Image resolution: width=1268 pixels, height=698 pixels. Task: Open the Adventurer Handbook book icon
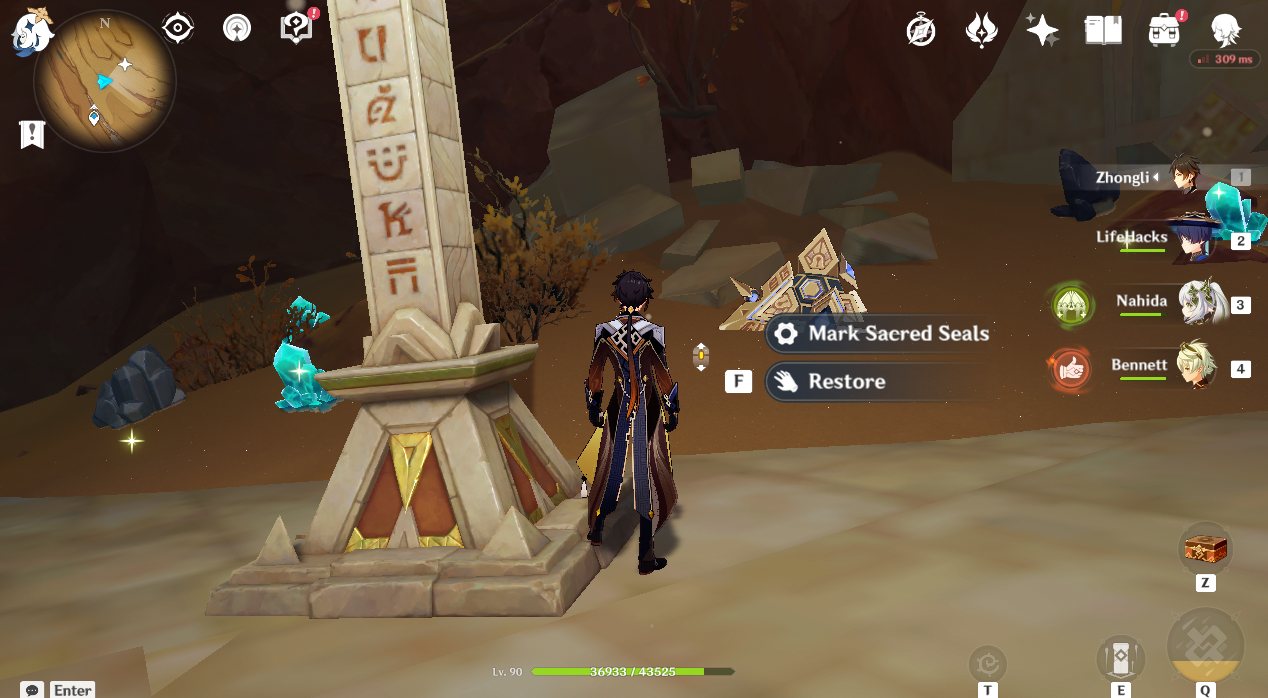tap(1103, 30)
